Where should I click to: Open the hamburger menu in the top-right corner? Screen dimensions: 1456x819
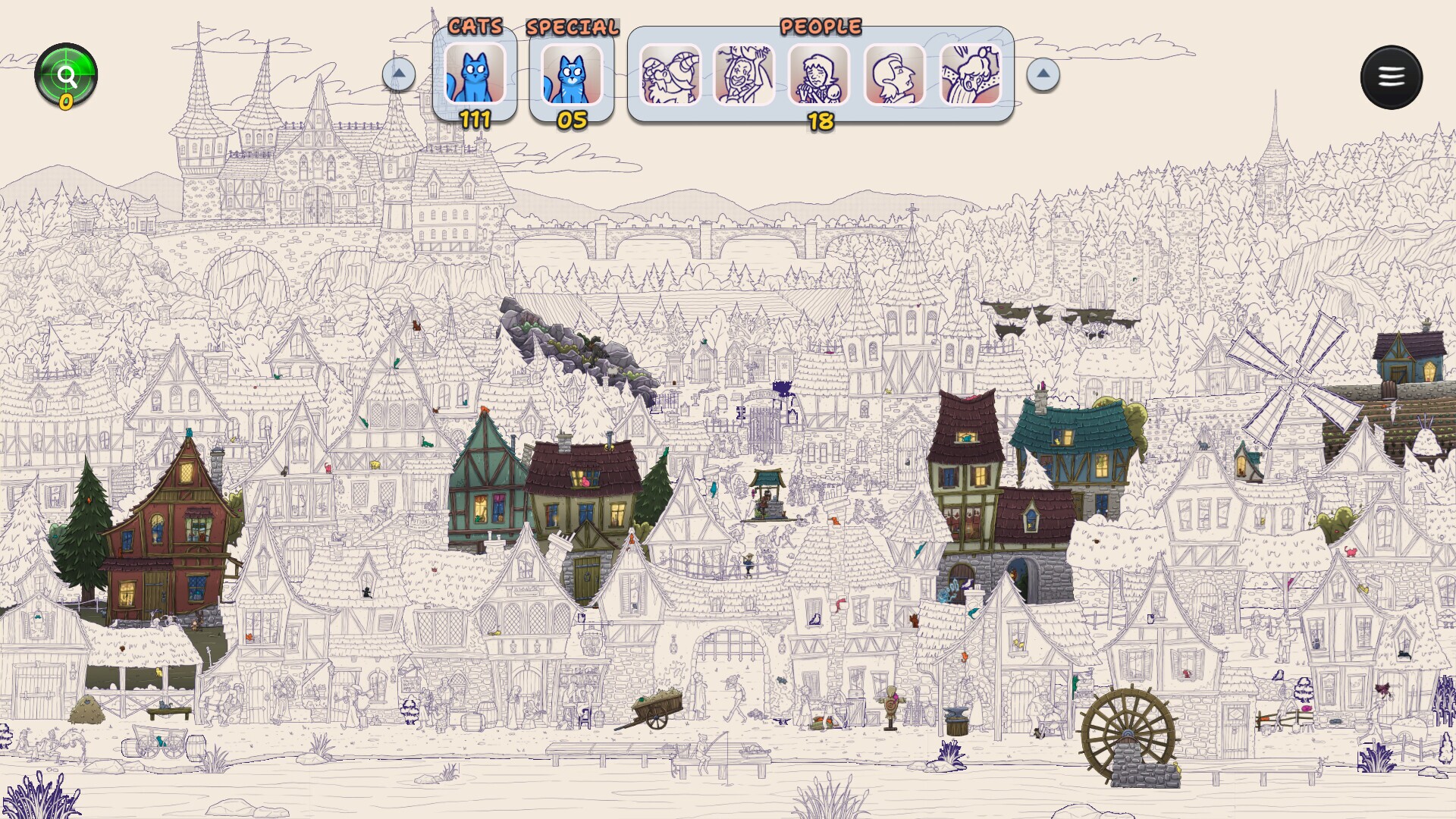[x=1392, y=76]
